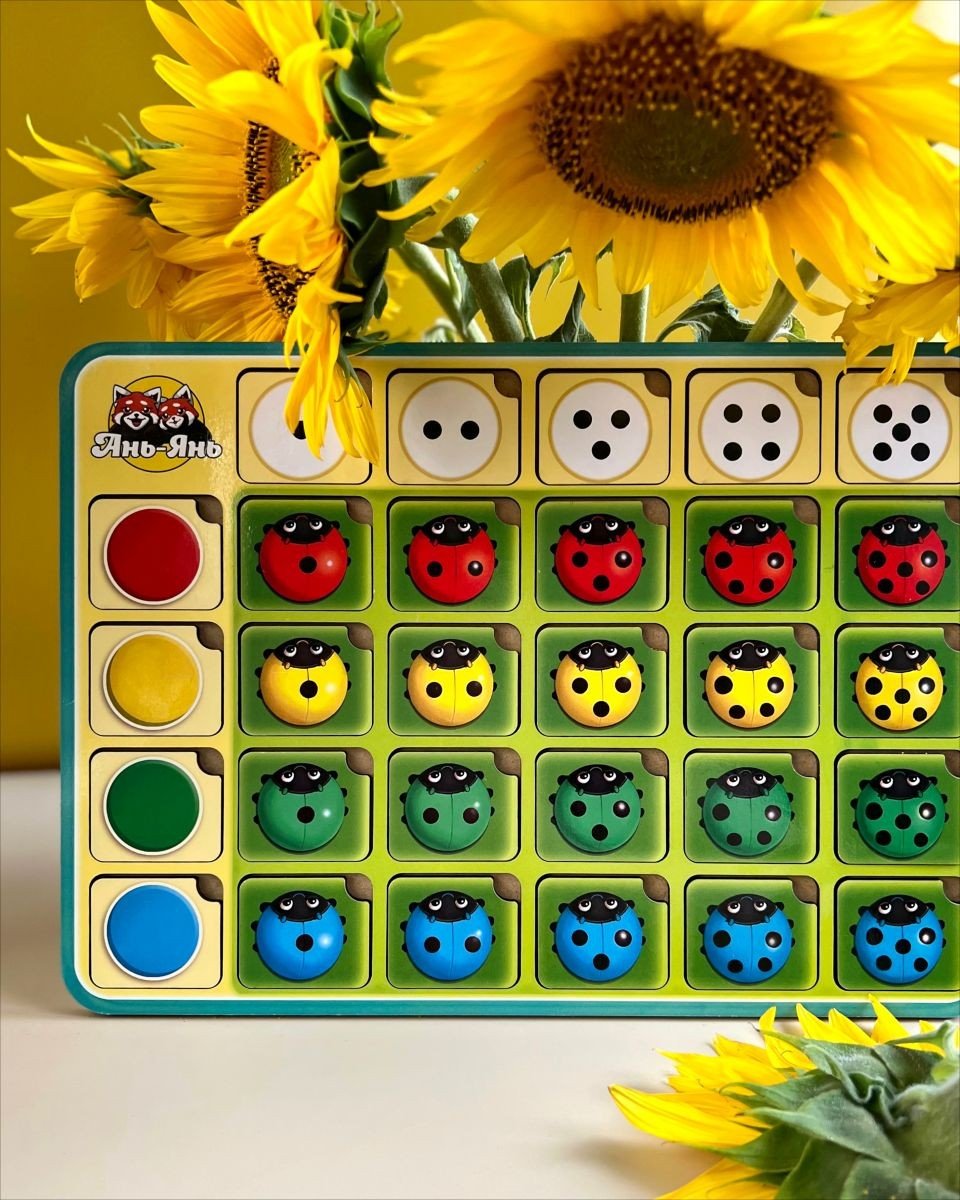Select the three-dot dice tile
Screen dimensions: 960x1200
[600, 429]
